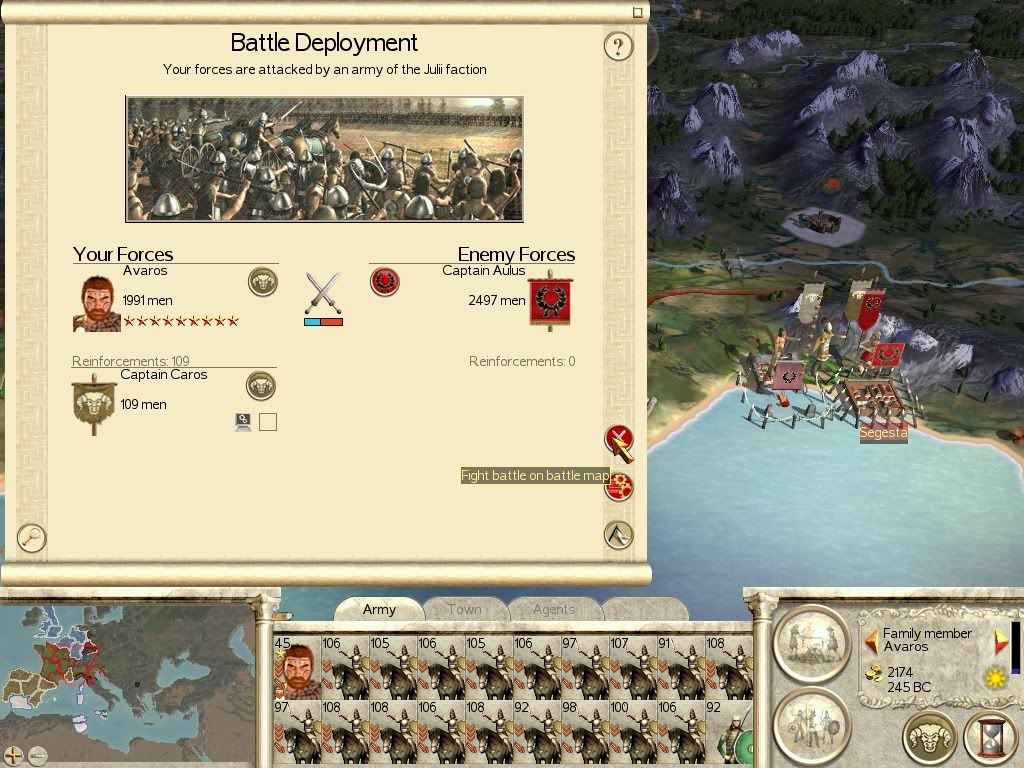Click the magnifying glass button on the scroll
This screenshot has width=1024, height=768.
click(x=32, y=538)
